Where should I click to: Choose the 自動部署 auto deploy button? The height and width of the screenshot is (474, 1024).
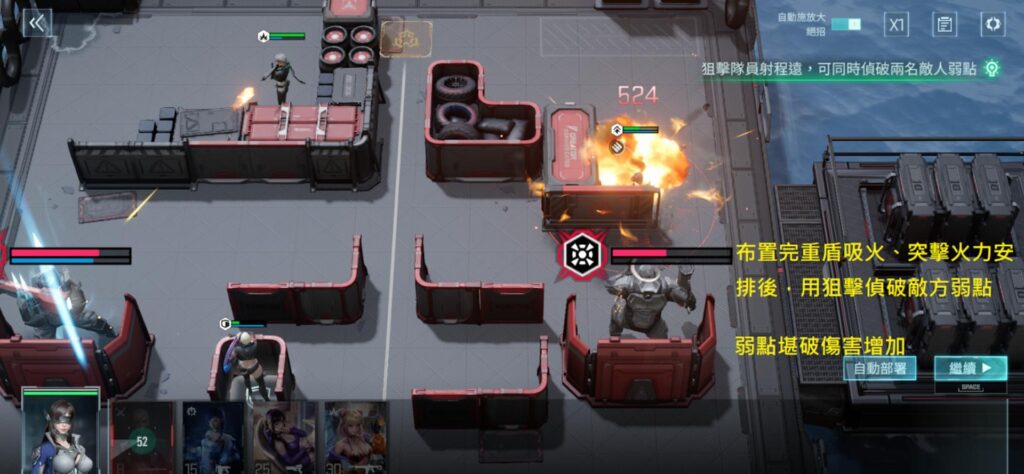coord(879,368)
